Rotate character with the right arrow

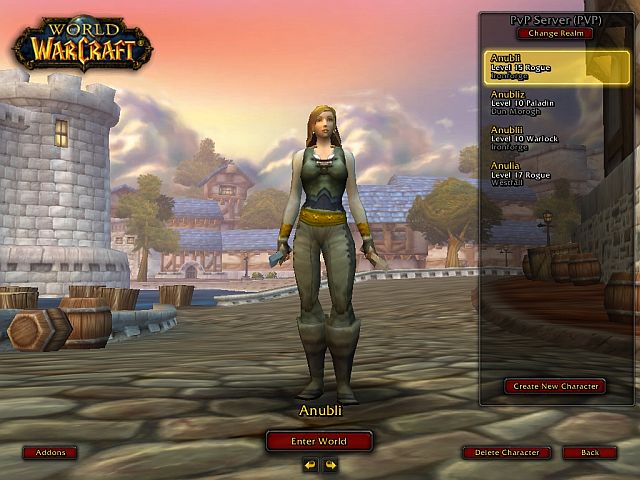pyautogui.click(x=330, y=464)
